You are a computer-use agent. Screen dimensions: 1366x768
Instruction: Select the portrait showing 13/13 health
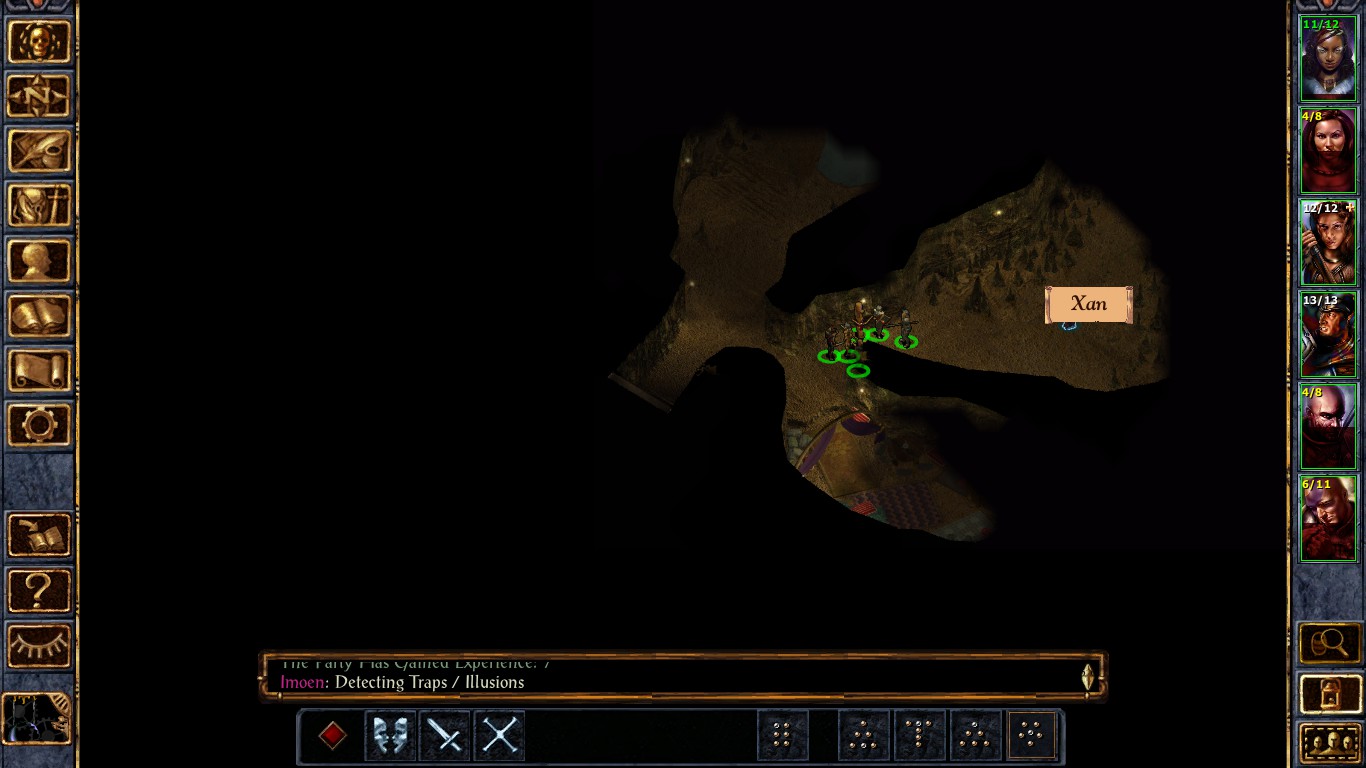[1328, 334]
